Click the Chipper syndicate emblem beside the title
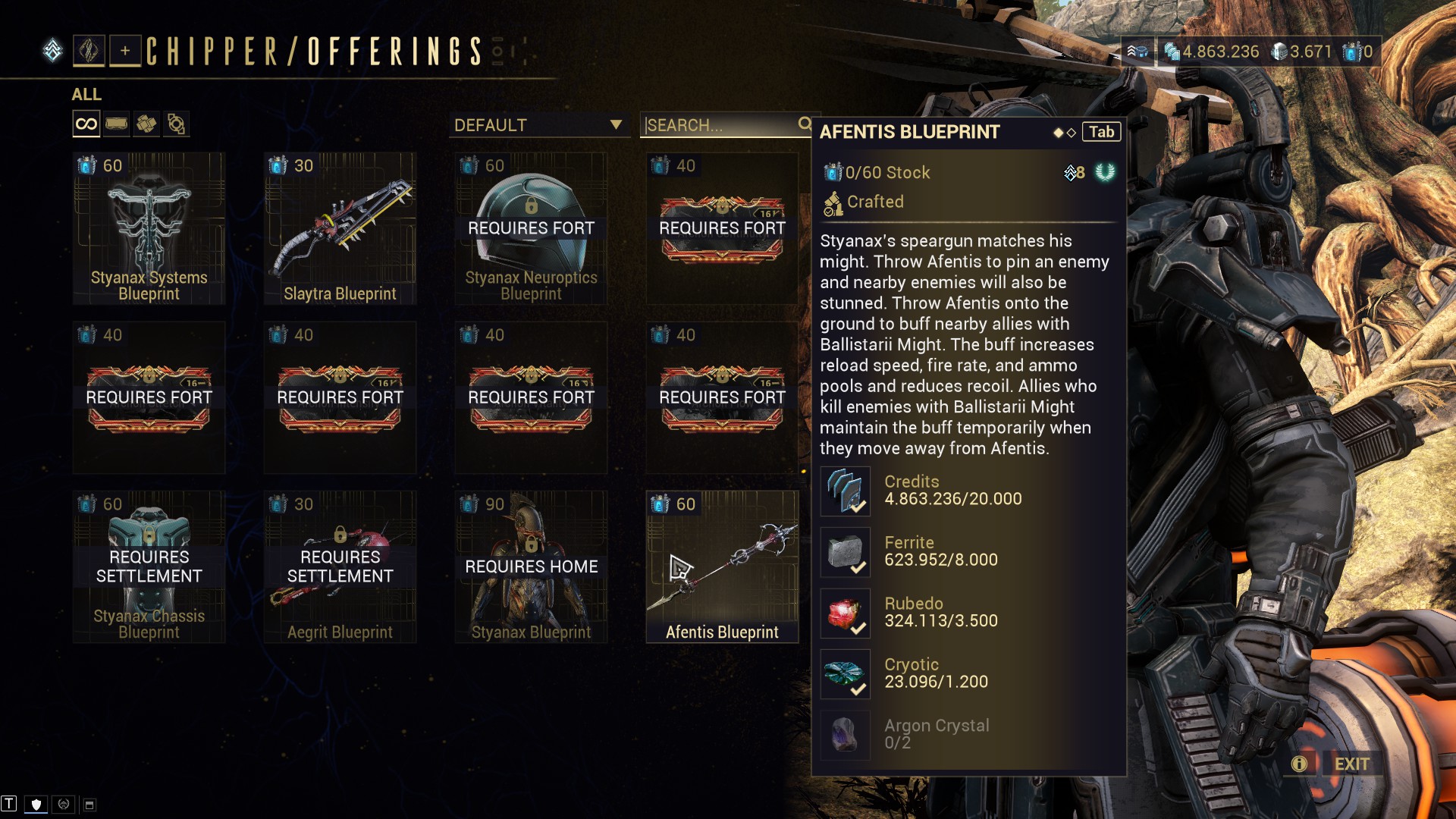This screenshot has height=819, width=1456. pyautogui.click(x=91, y=52)
